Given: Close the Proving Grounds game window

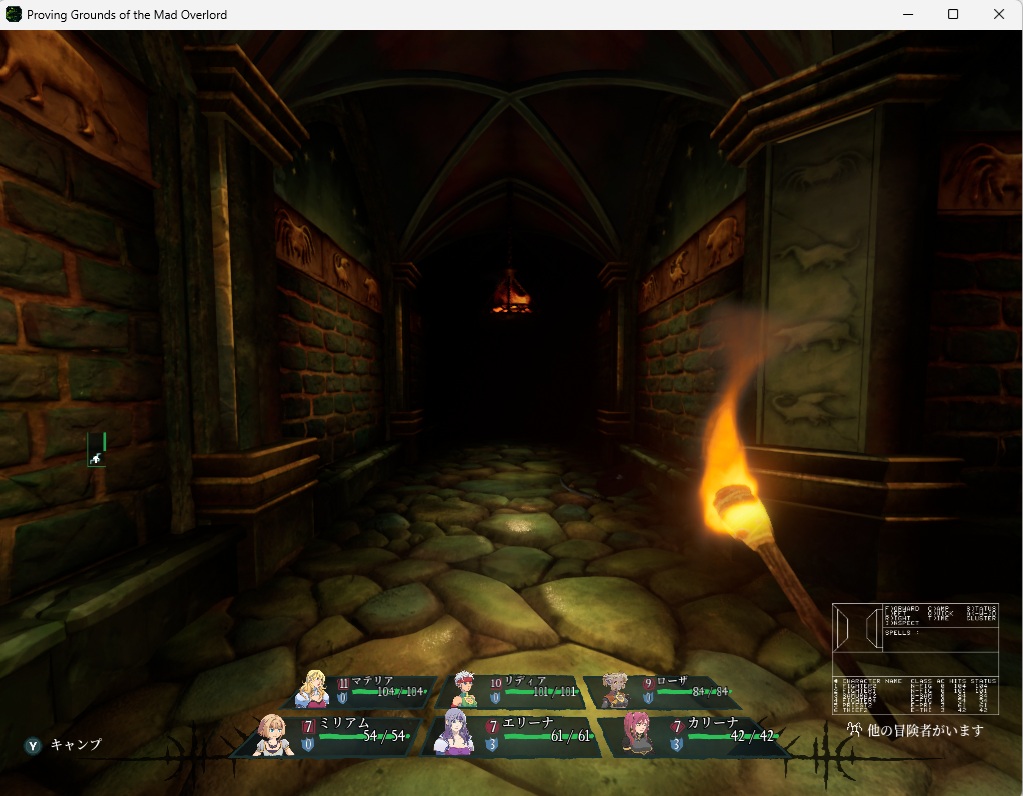Looking at the screenshot, I should point(999,14).
